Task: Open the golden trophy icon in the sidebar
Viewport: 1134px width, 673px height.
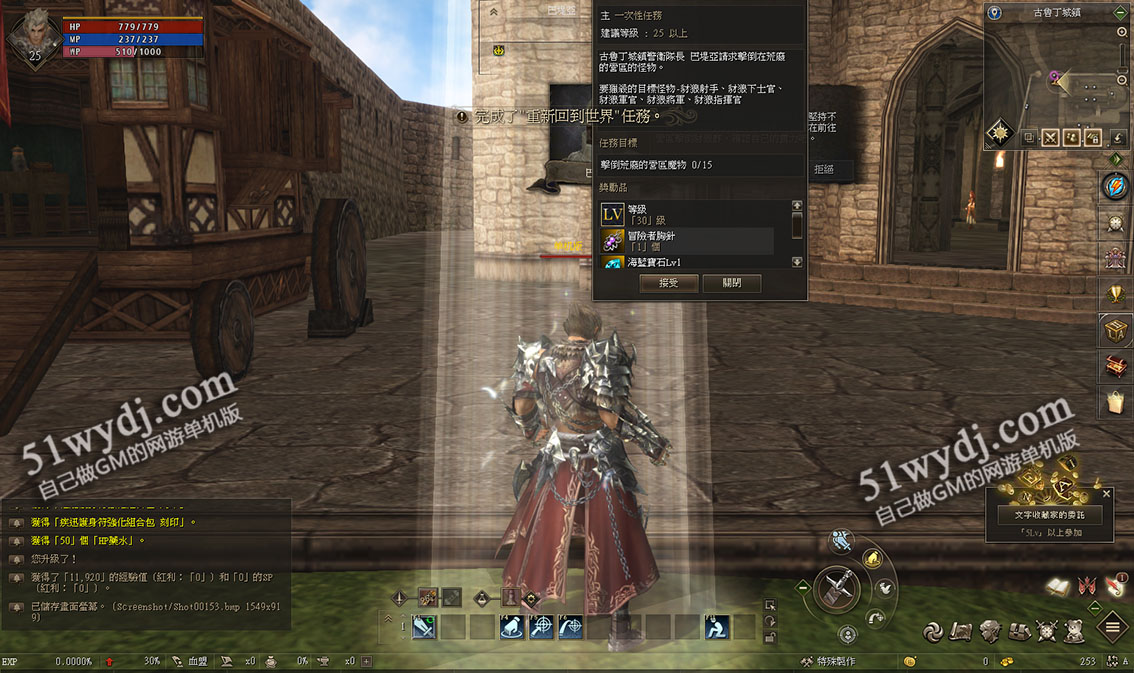Action: 1116,294
